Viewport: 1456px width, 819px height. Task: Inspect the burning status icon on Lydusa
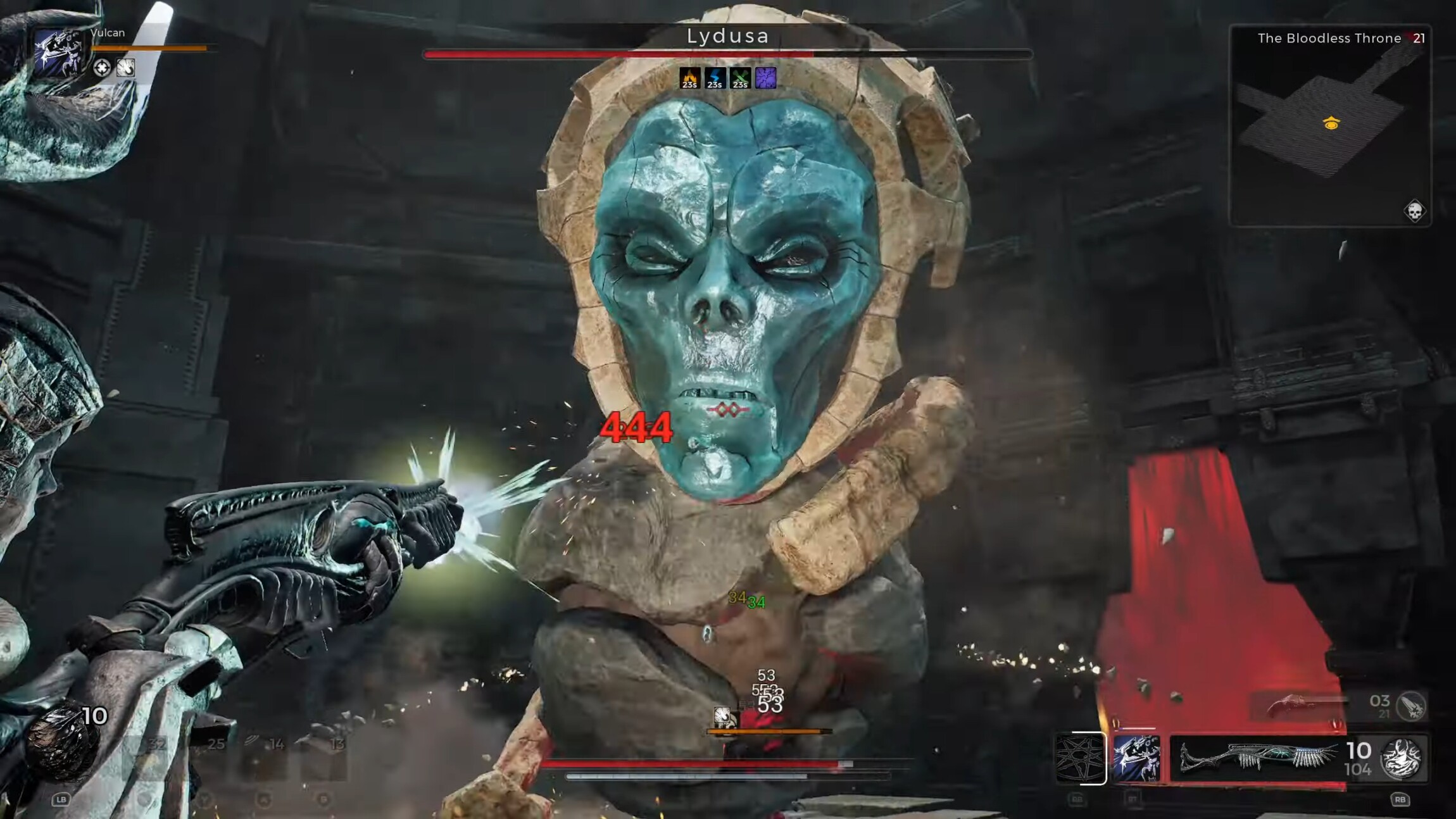click(x=690, y=78)
